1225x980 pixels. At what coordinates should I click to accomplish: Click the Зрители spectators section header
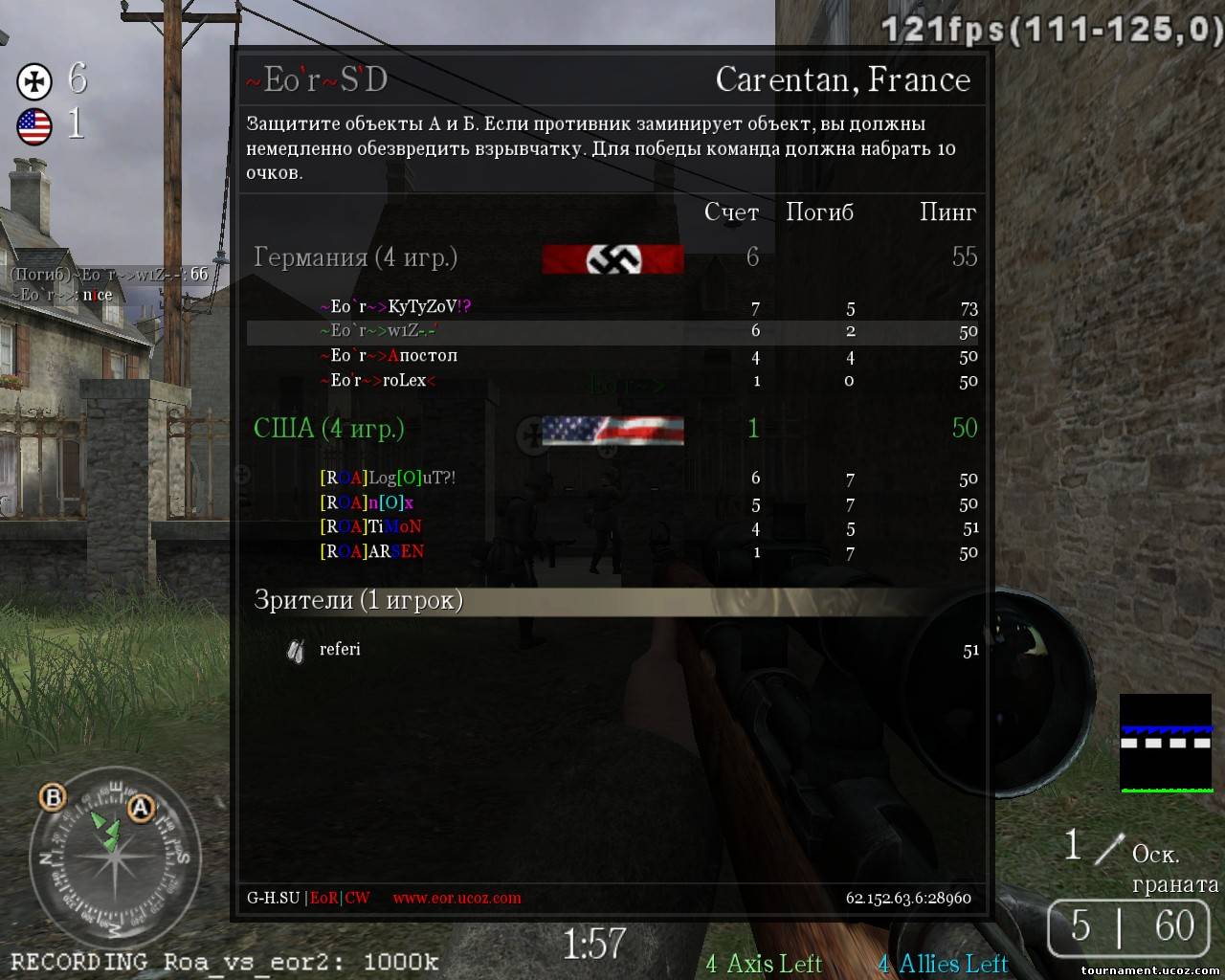point(358,600)
